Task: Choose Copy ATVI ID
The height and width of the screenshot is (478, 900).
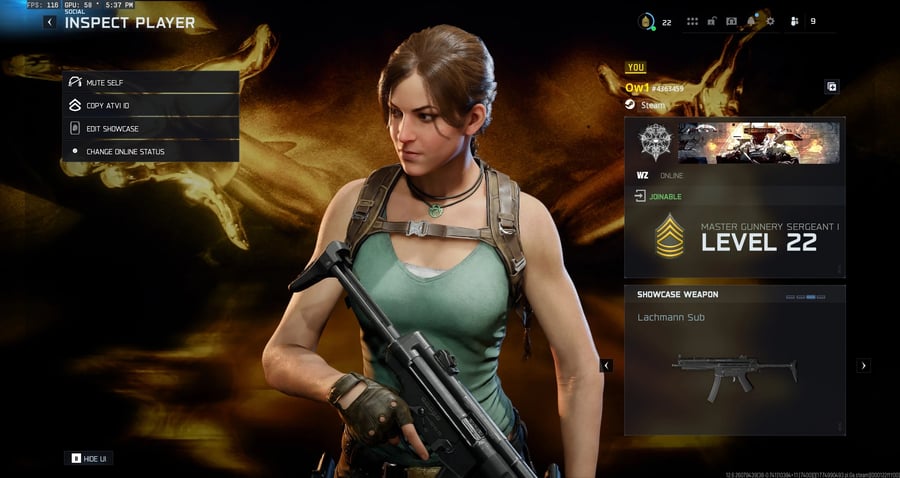Action: tap(151, 105)
